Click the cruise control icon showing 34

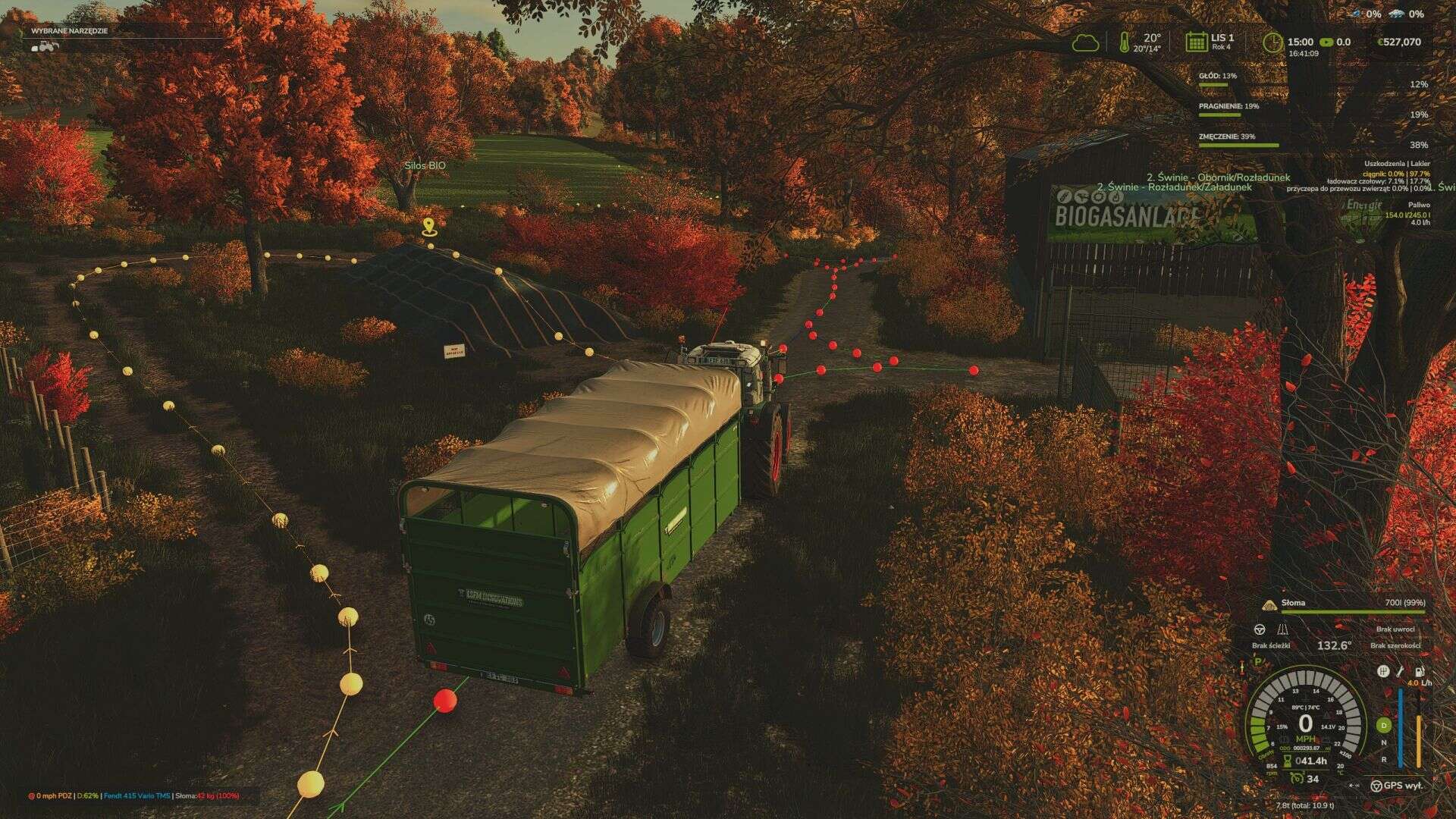[1298, 778]
